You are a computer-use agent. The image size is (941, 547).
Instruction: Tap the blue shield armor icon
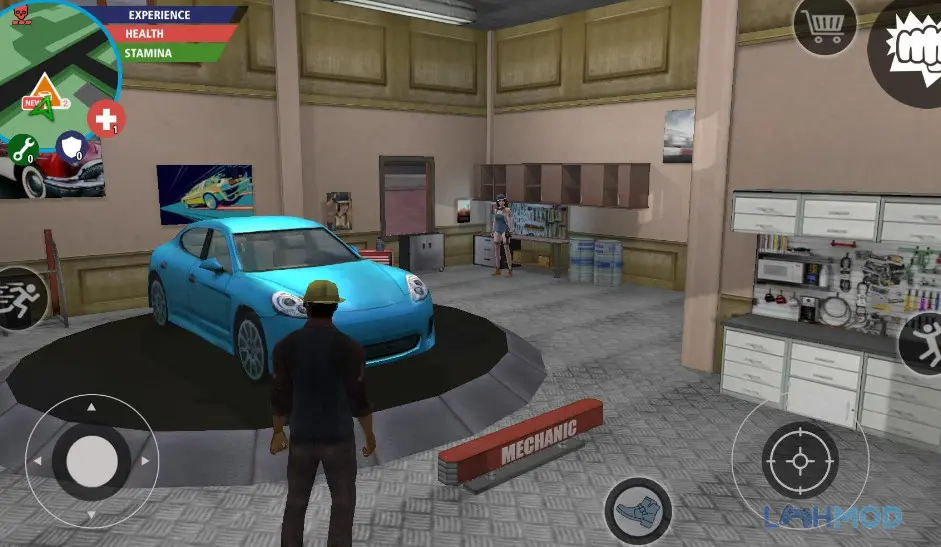[x=70, y=147]
